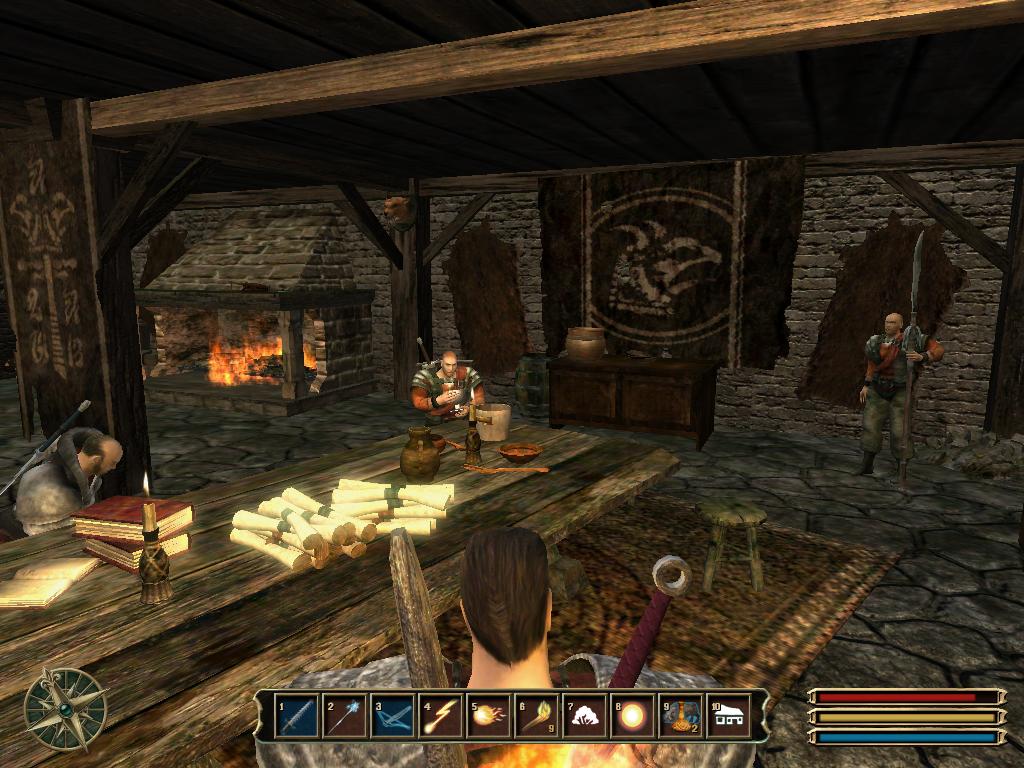Select the glowing sun spell in slot 8
Image resolution: width=1024 pixels, height=768 pixels.
click(633, 716)
